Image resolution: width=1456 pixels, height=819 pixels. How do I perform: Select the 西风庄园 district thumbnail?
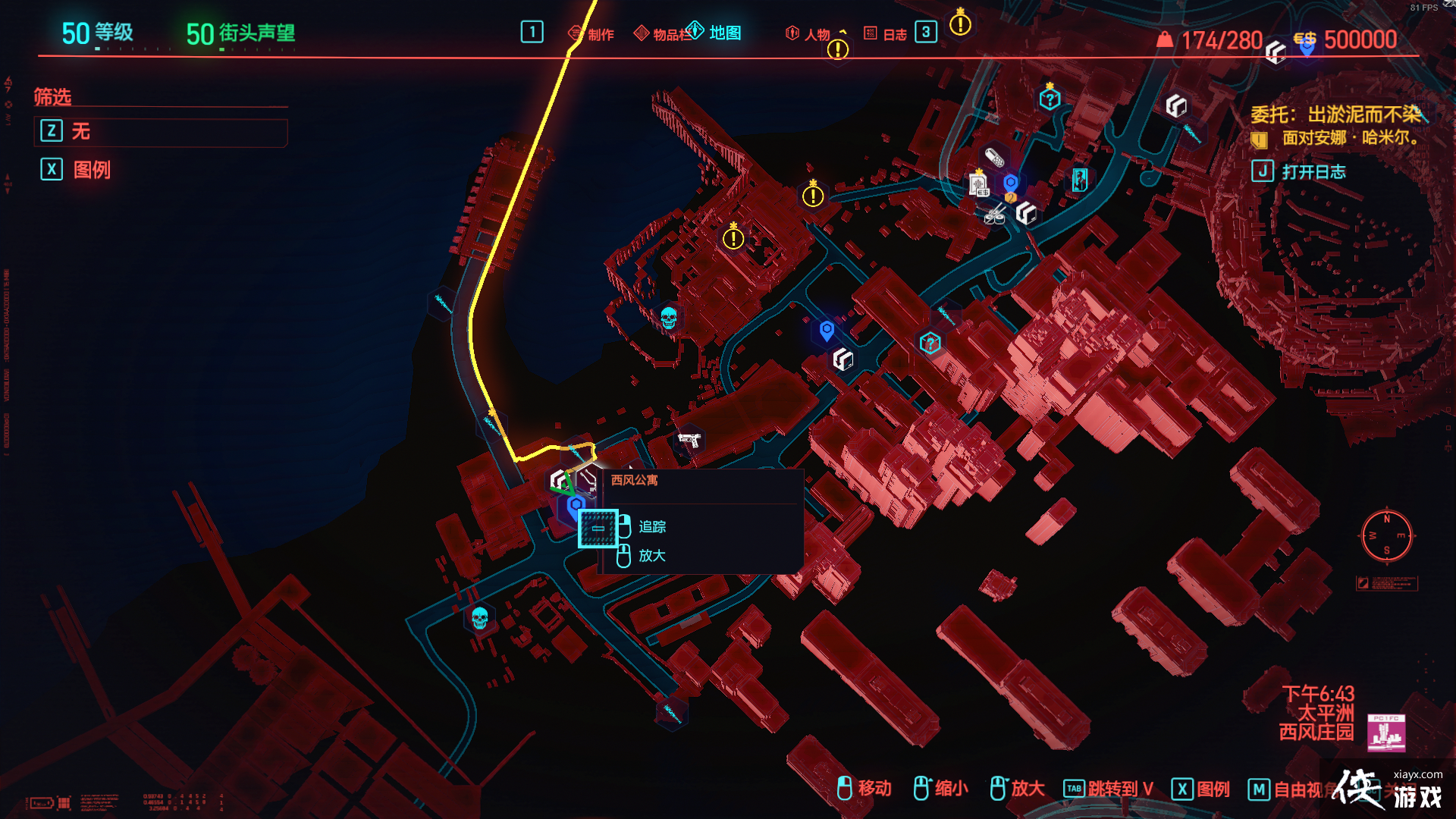[1386, 733]
